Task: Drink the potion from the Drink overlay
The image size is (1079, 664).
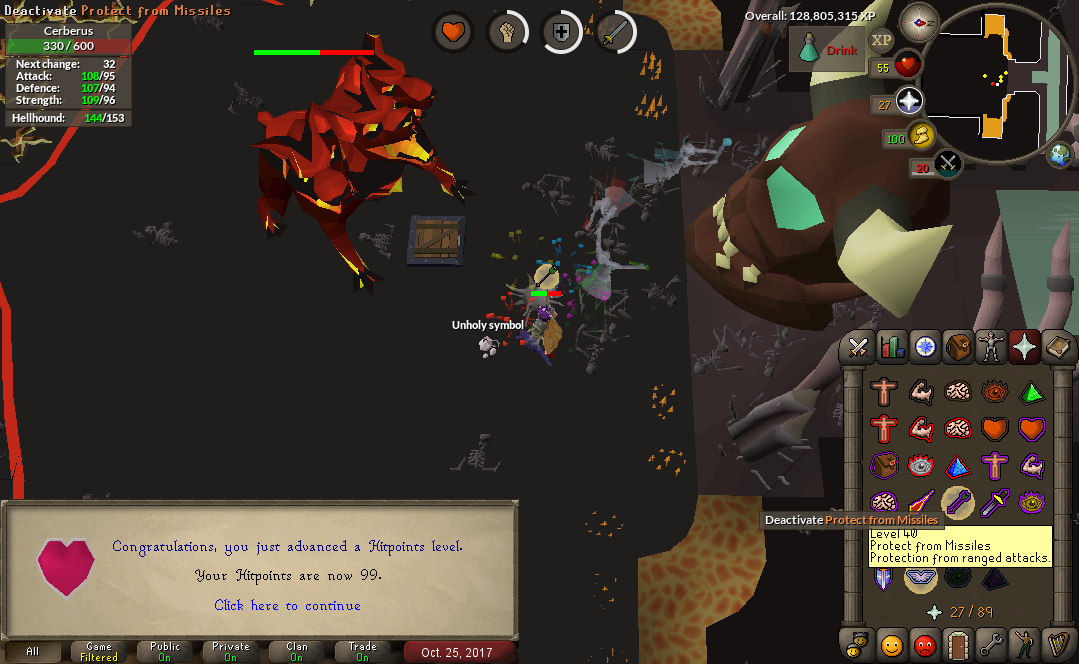Action: click(x=826, y=50)
